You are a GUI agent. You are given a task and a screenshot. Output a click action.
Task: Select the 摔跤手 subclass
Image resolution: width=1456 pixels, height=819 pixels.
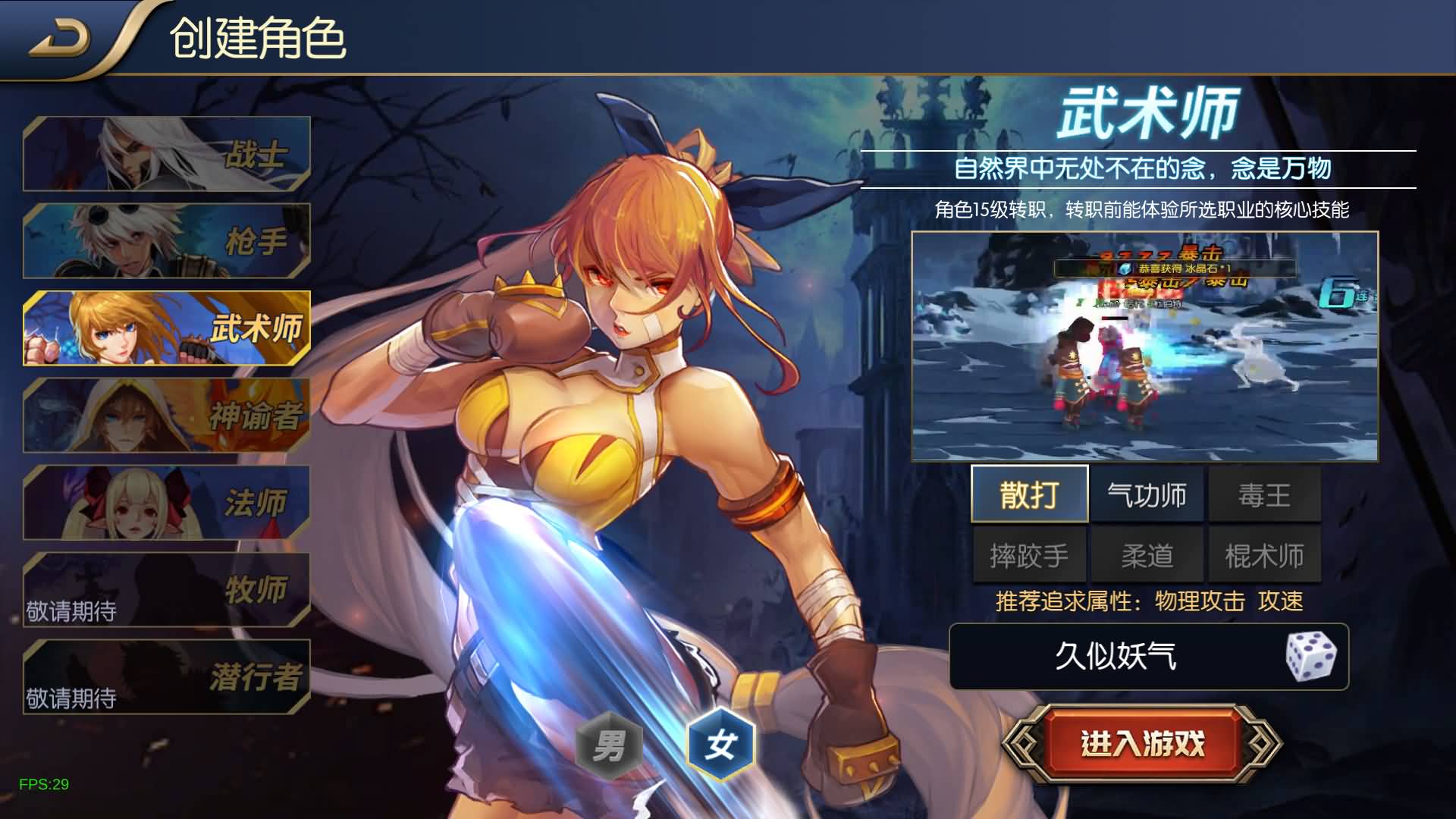point(1029,554)
